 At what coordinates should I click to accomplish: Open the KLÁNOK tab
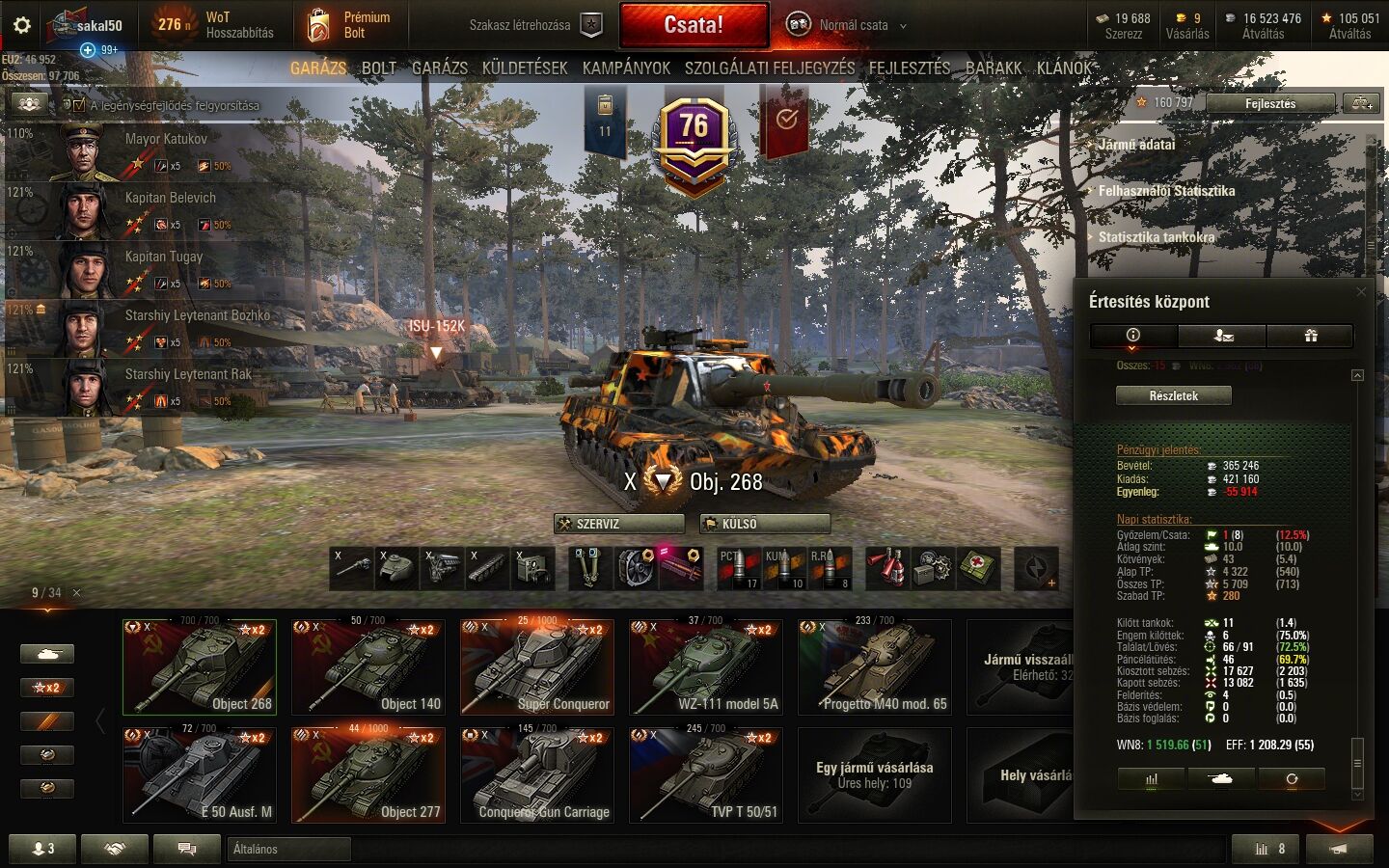tap(1064, 68)
